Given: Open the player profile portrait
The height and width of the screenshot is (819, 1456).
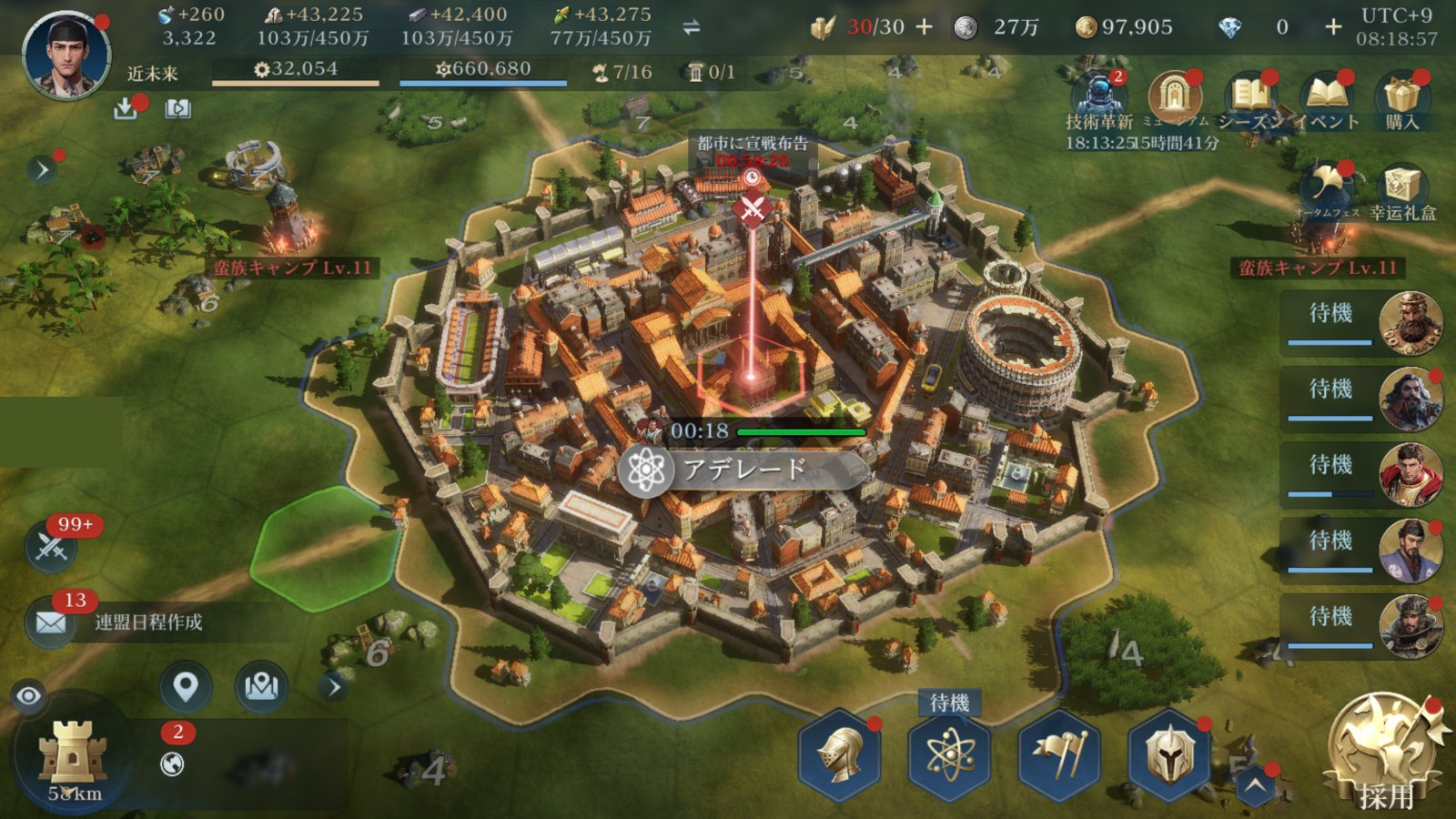Looking at the screenshot, I should tap(66, 55).
